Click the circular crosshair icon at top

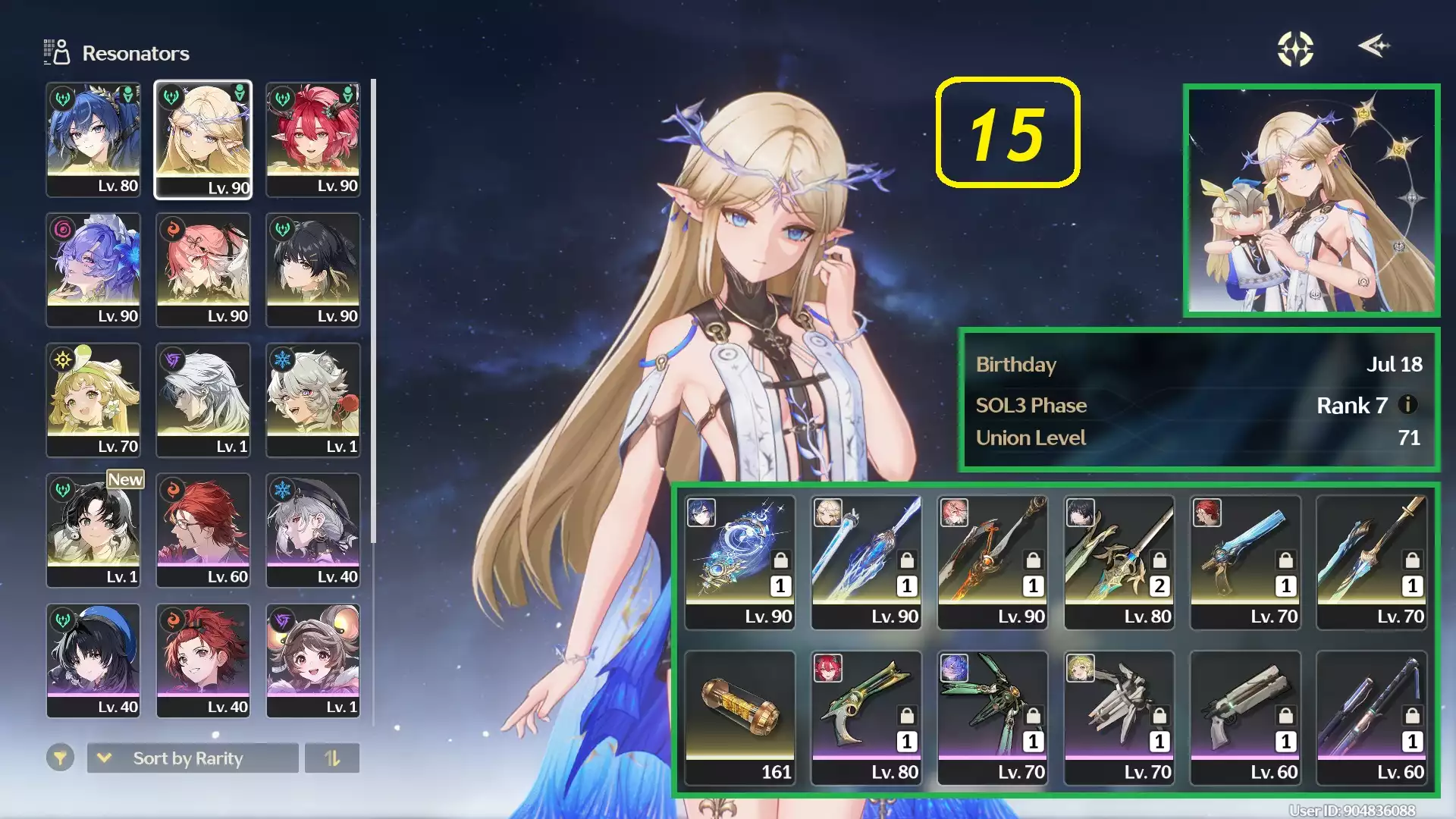[x=1295, y=49]
